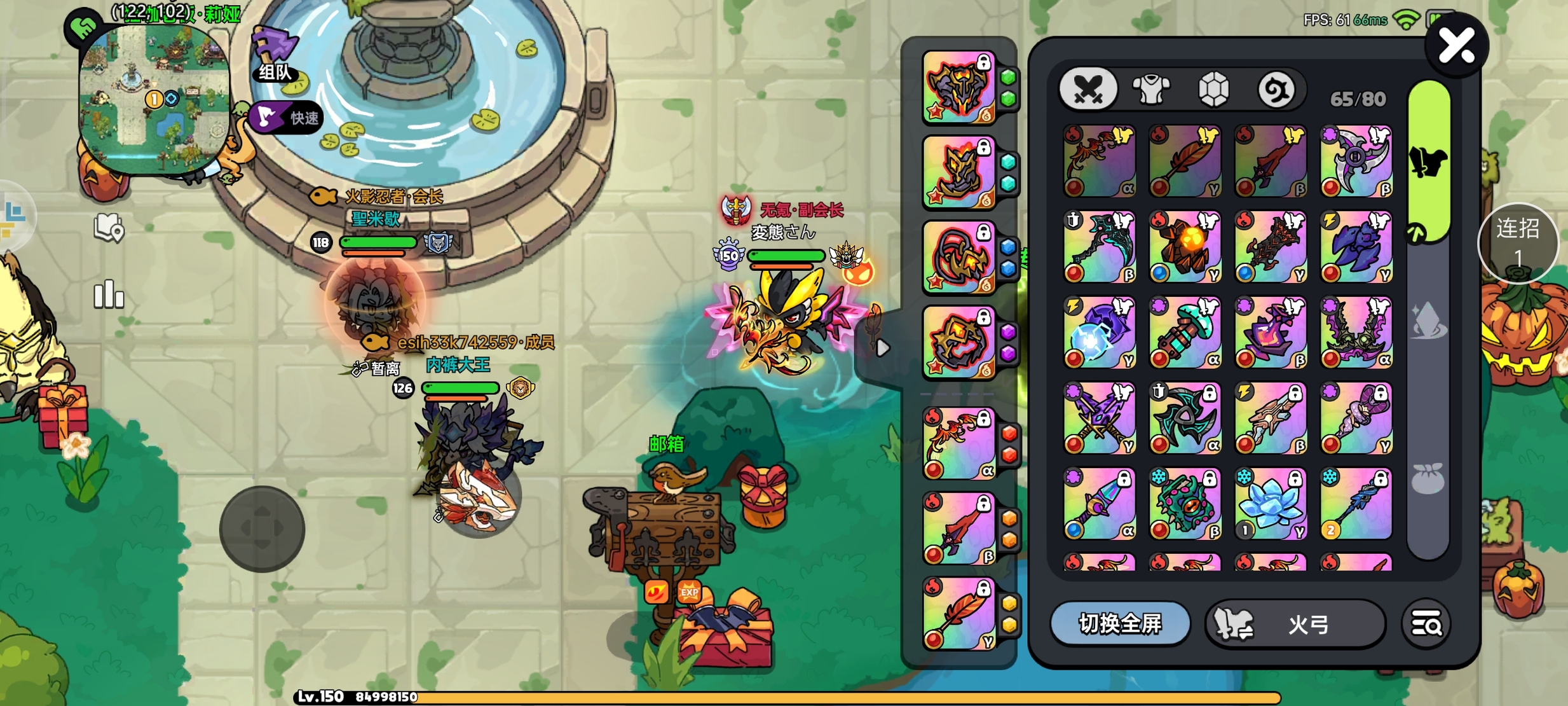The image size is (1568, 706).
Task: Tap the 连招 combo button
Action: [x=1517, y=243]
